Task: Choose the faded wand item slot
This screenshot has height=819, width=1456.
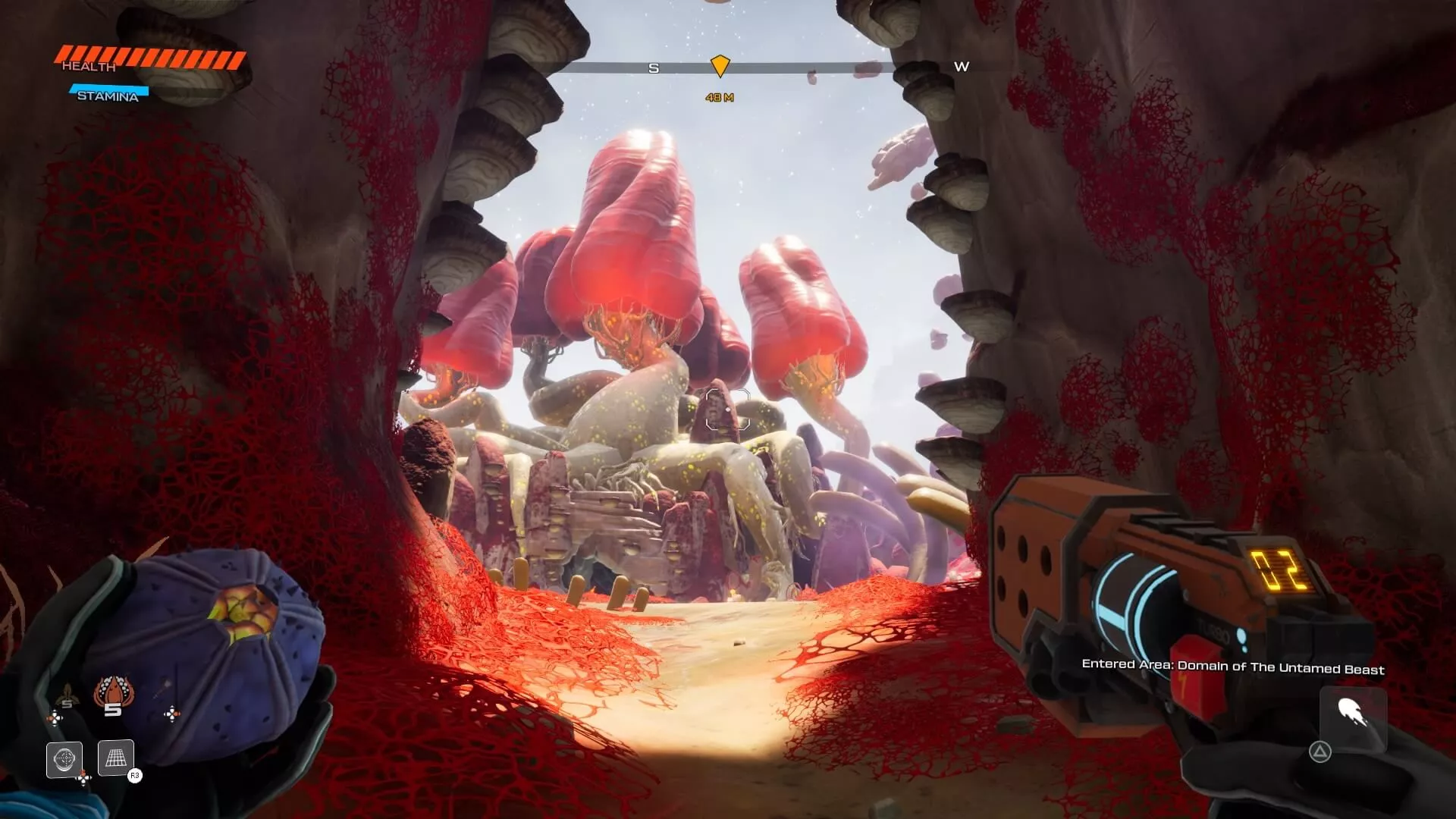Action: tap(161, 692)
